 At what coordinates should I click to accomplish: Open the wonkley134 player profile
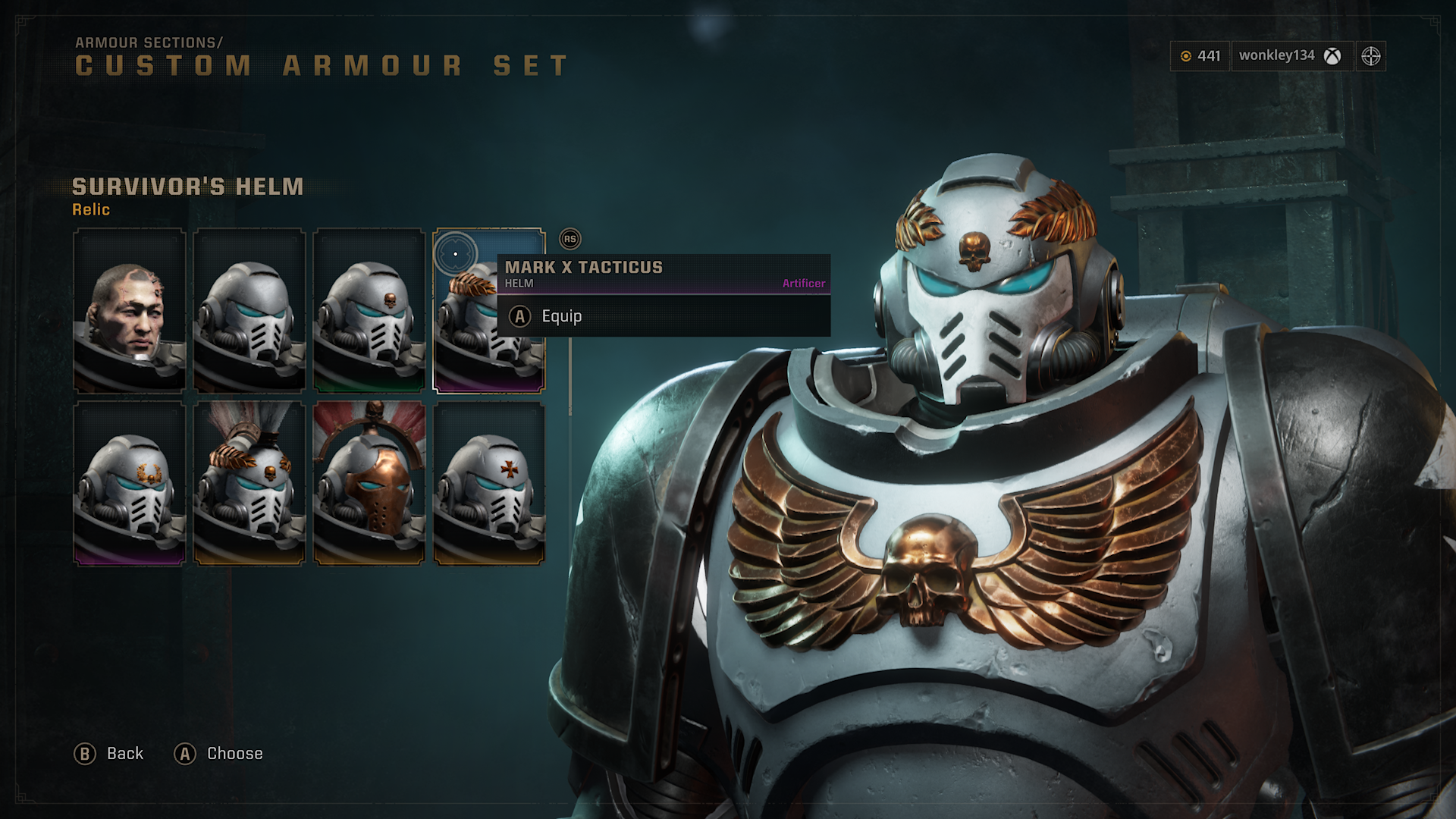tap(1289, 56)
